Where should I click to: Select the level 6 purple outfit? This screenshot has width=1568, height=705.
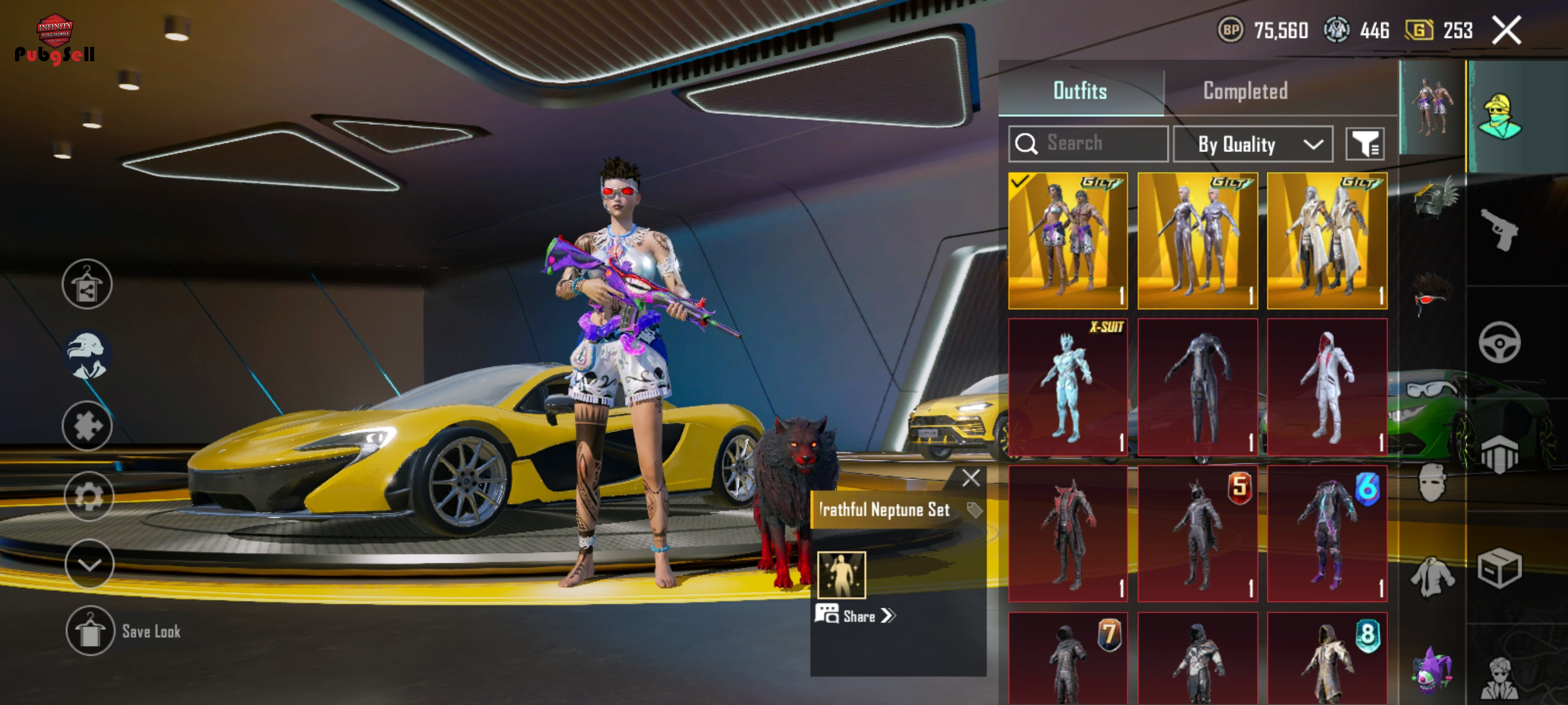(x=1326, y=533)
